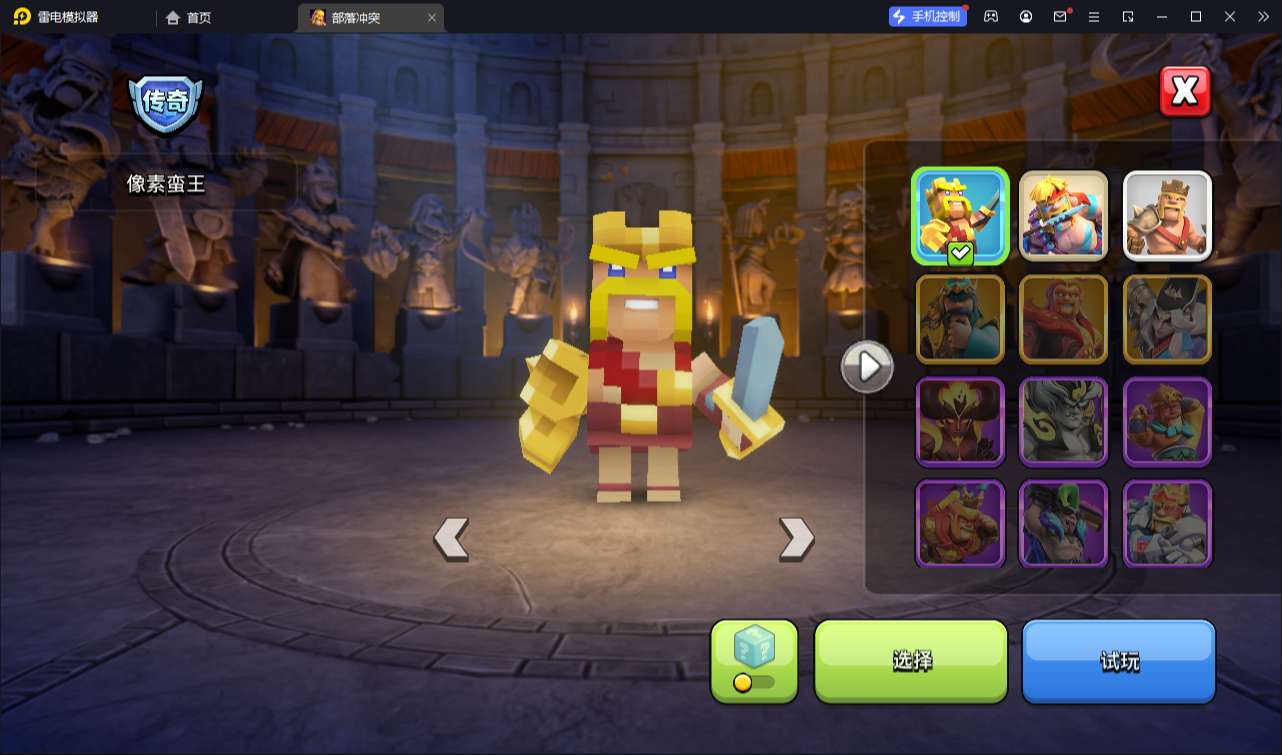The width and height of the screenshot is (1282, 755).
Task: Select the gray stone beast king skin
Action: pyautogui.click(x=1063, y=422)
